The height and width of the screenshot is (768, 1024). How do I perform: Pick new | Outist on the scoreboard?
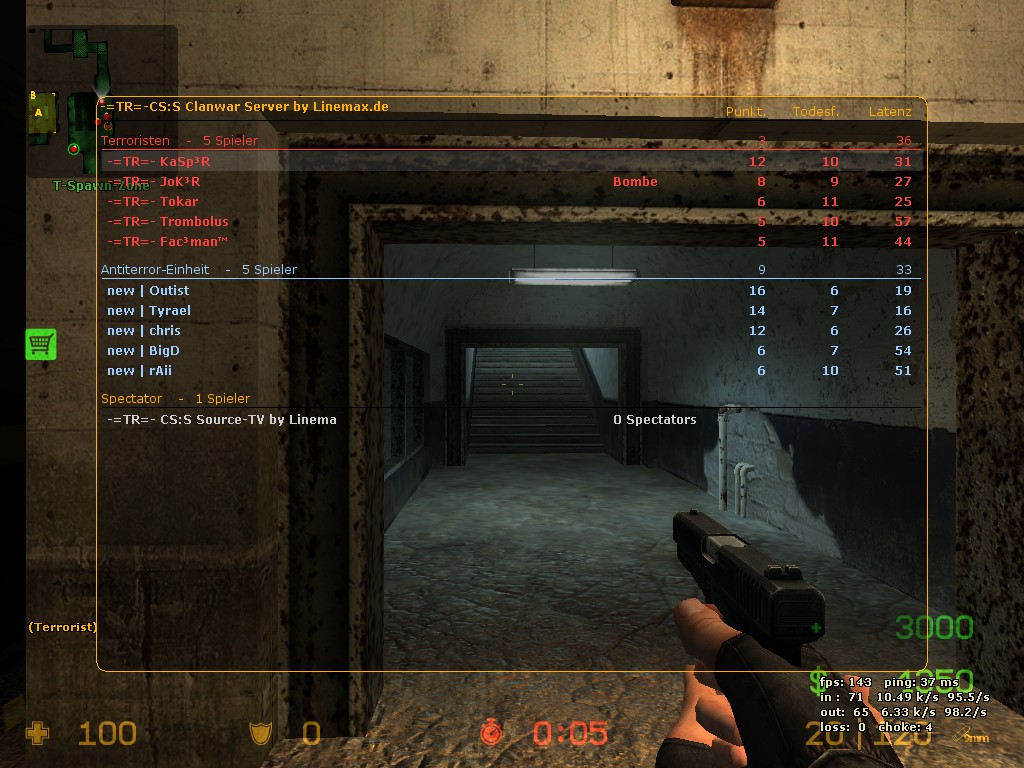tap(148, 291)
